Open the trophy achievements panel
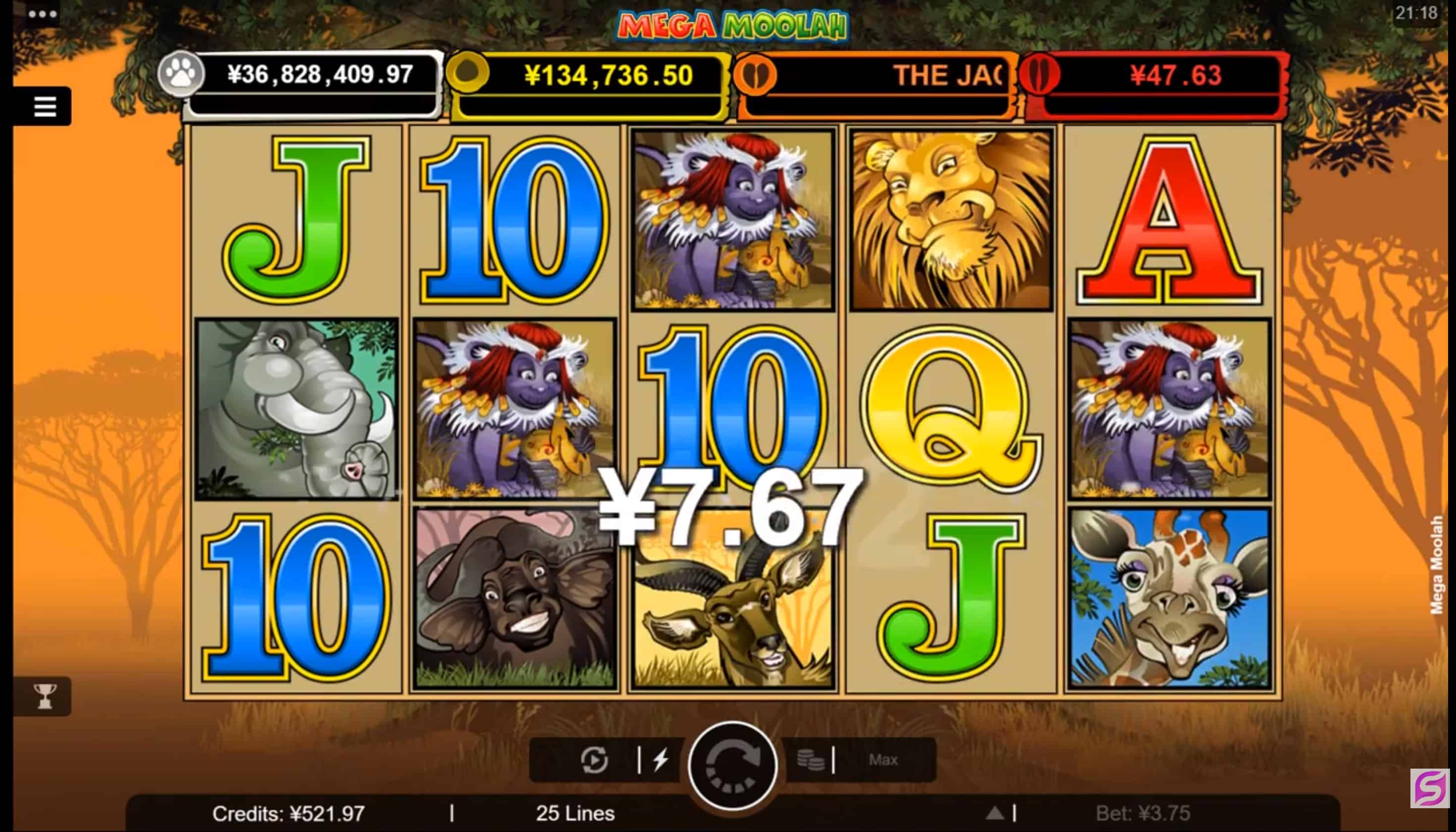 45,696
